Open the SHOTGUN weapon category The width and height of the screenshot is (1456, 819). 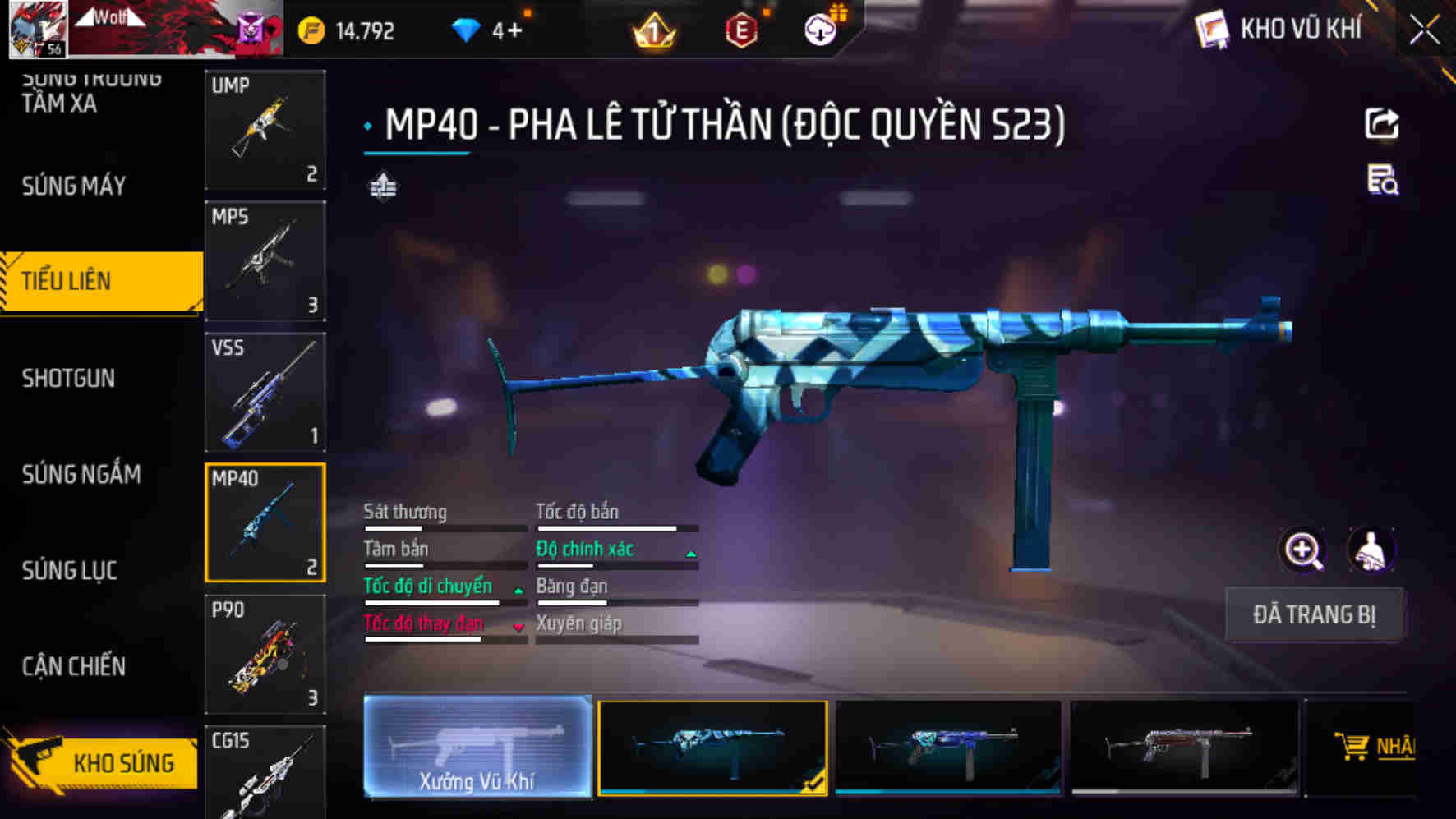pos(69,379)
